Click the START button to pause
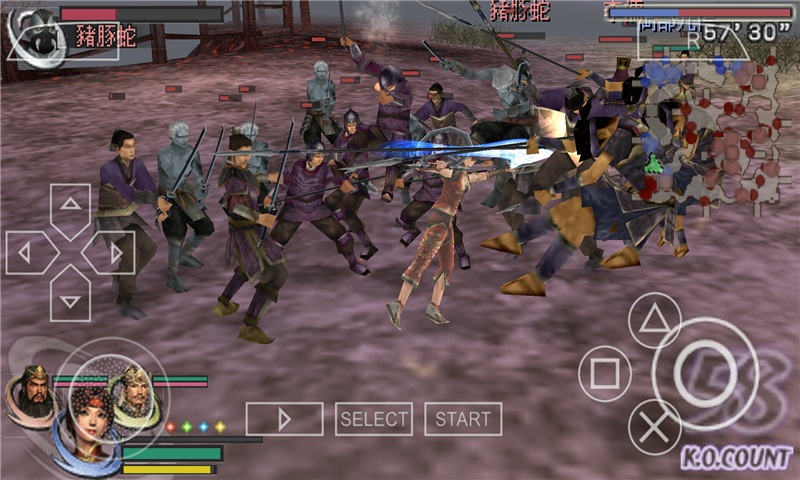Viewport: 800px width, 480px height. pos(463,419)
